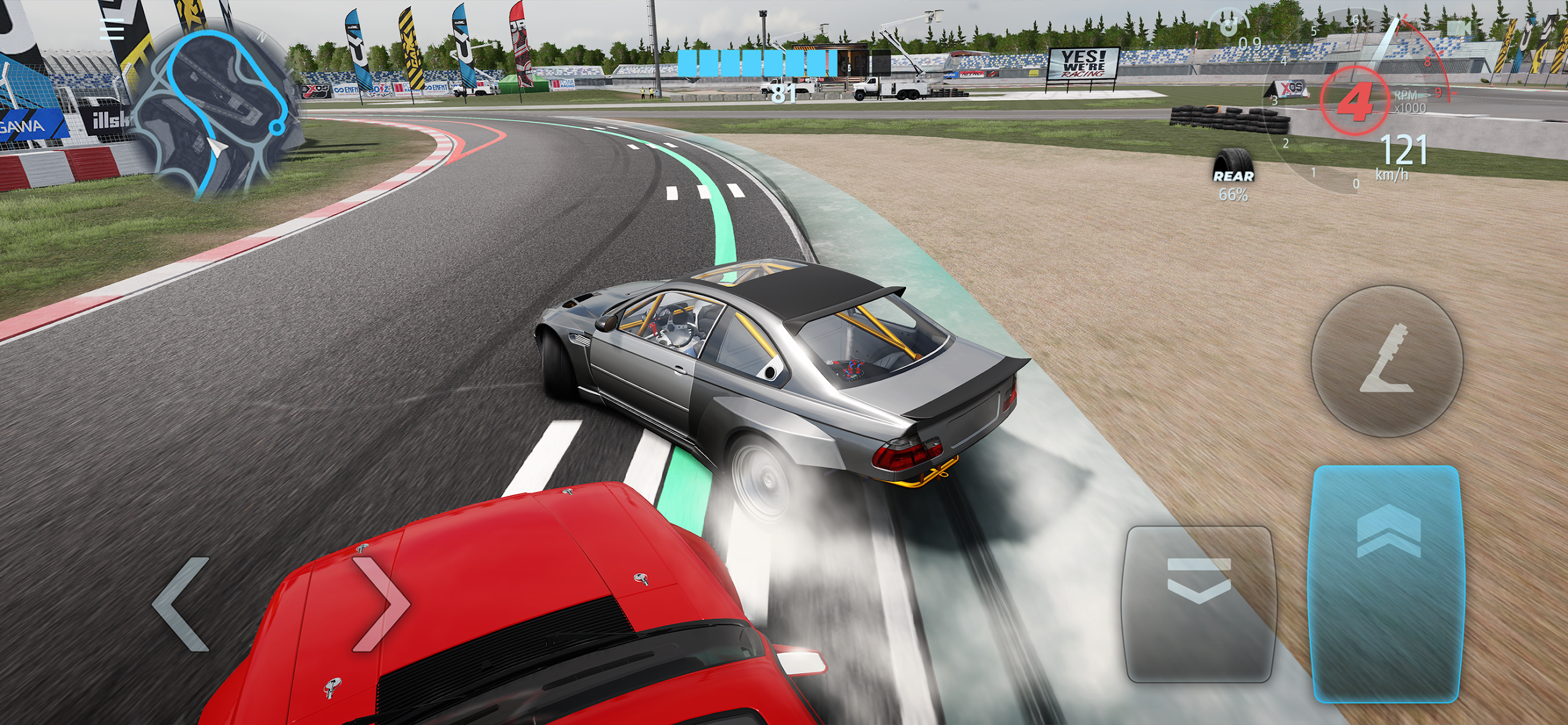
Task: Tap the compass N marker on minimap
Action: pos(263,36)
